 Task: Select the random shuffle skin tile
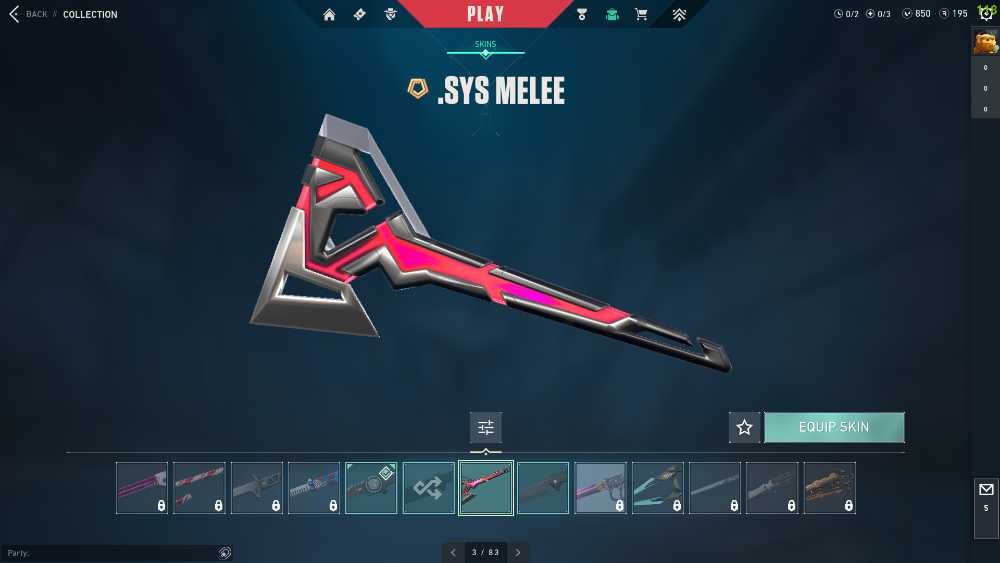[x=428, y=488]
